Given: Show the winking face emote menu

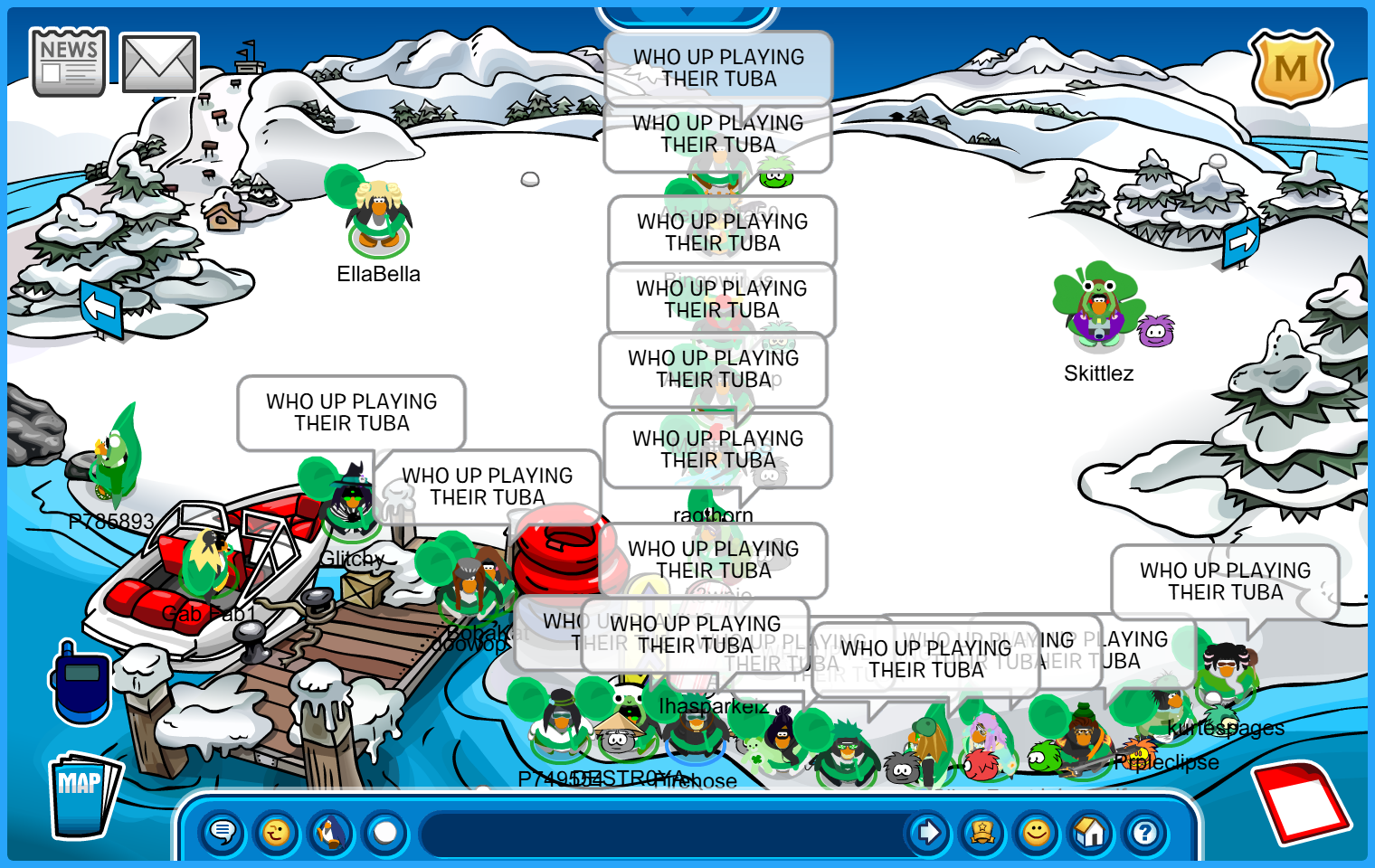Looking at the screenshot, I should [277, 832].
